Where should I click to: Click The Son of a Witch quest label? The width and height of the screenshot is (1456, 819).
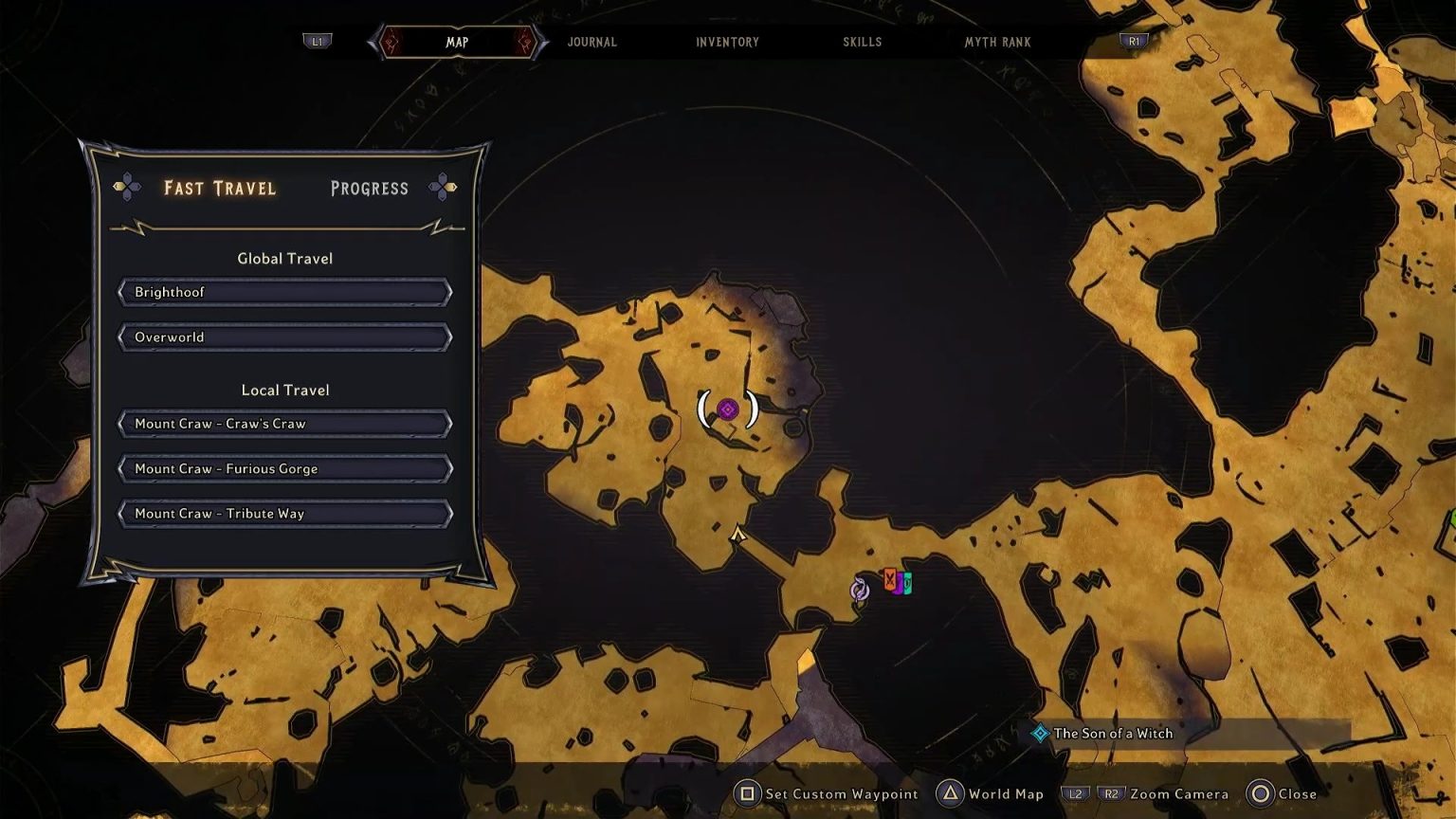pyautogui.click(x=1114, y=733)
